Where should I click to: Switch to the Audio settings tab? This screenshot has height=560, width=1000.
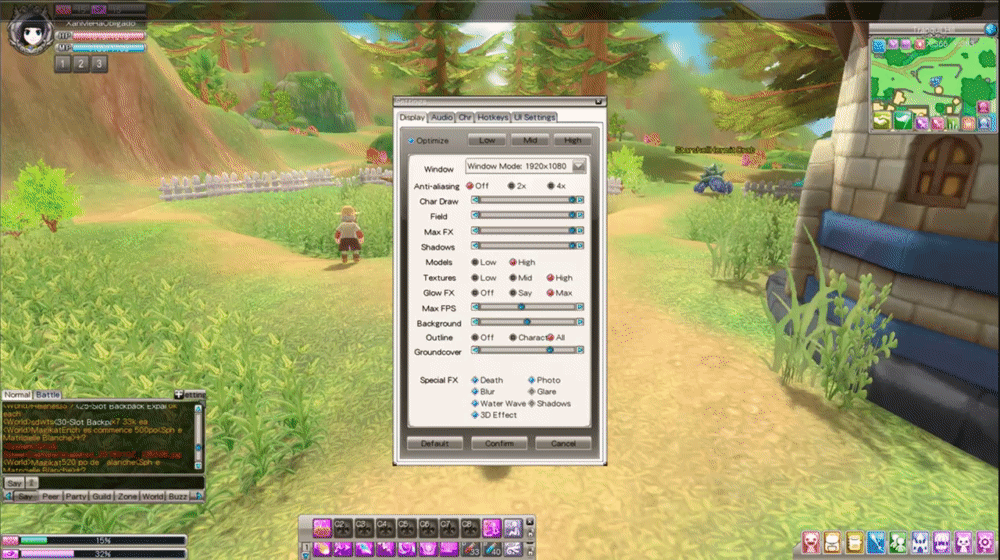pos(442,118)
